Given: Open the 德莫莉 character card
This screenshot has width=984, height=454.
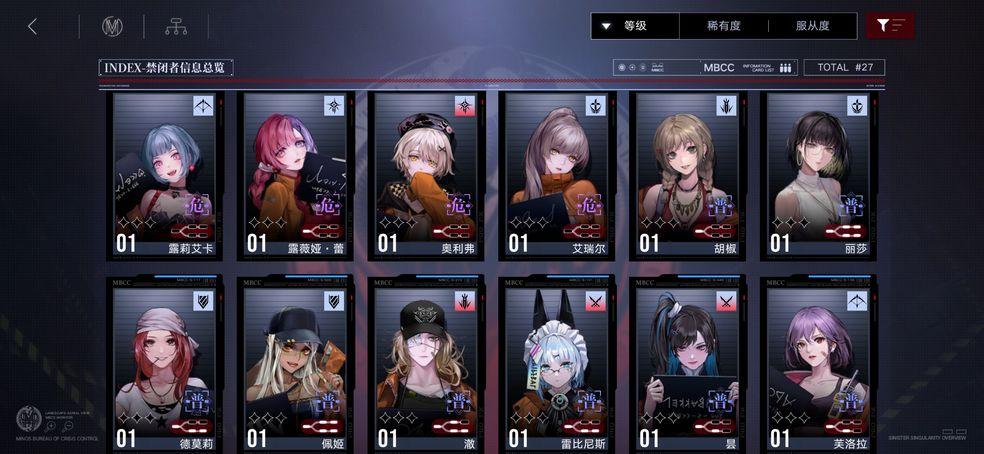Looking at the screenshot, I should tap(164, 366).
